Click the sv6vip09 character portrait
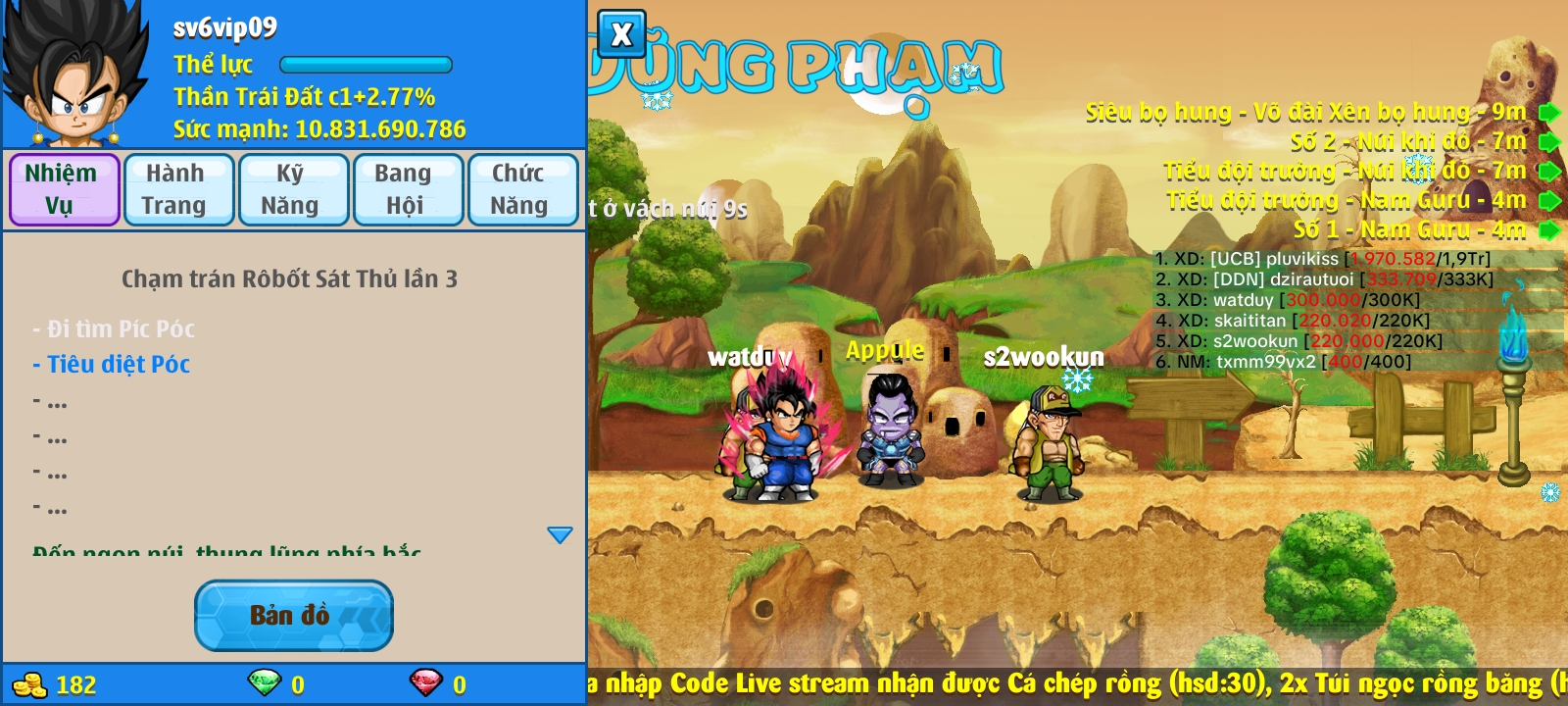This screenshot has width=1568, height=706. point(74,75)
